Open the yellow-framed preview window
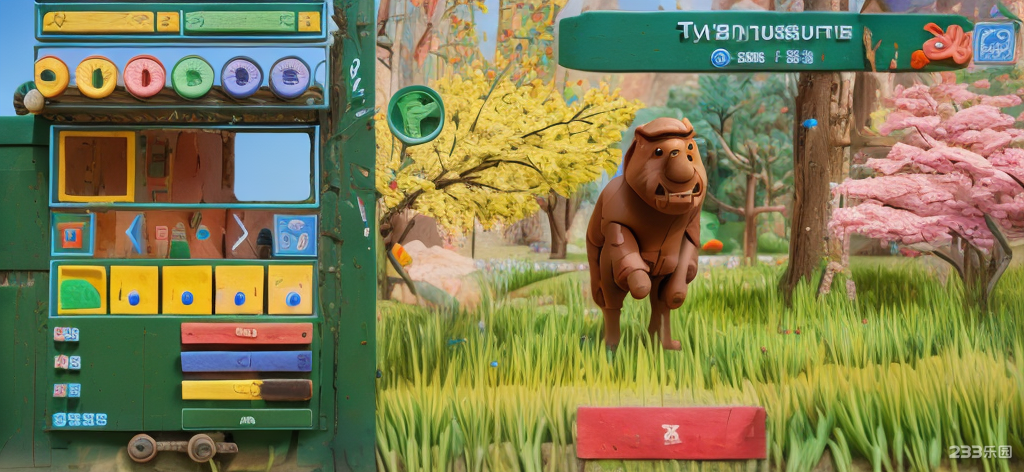This screenshot has height=472, width=1024. click(96, 166)
